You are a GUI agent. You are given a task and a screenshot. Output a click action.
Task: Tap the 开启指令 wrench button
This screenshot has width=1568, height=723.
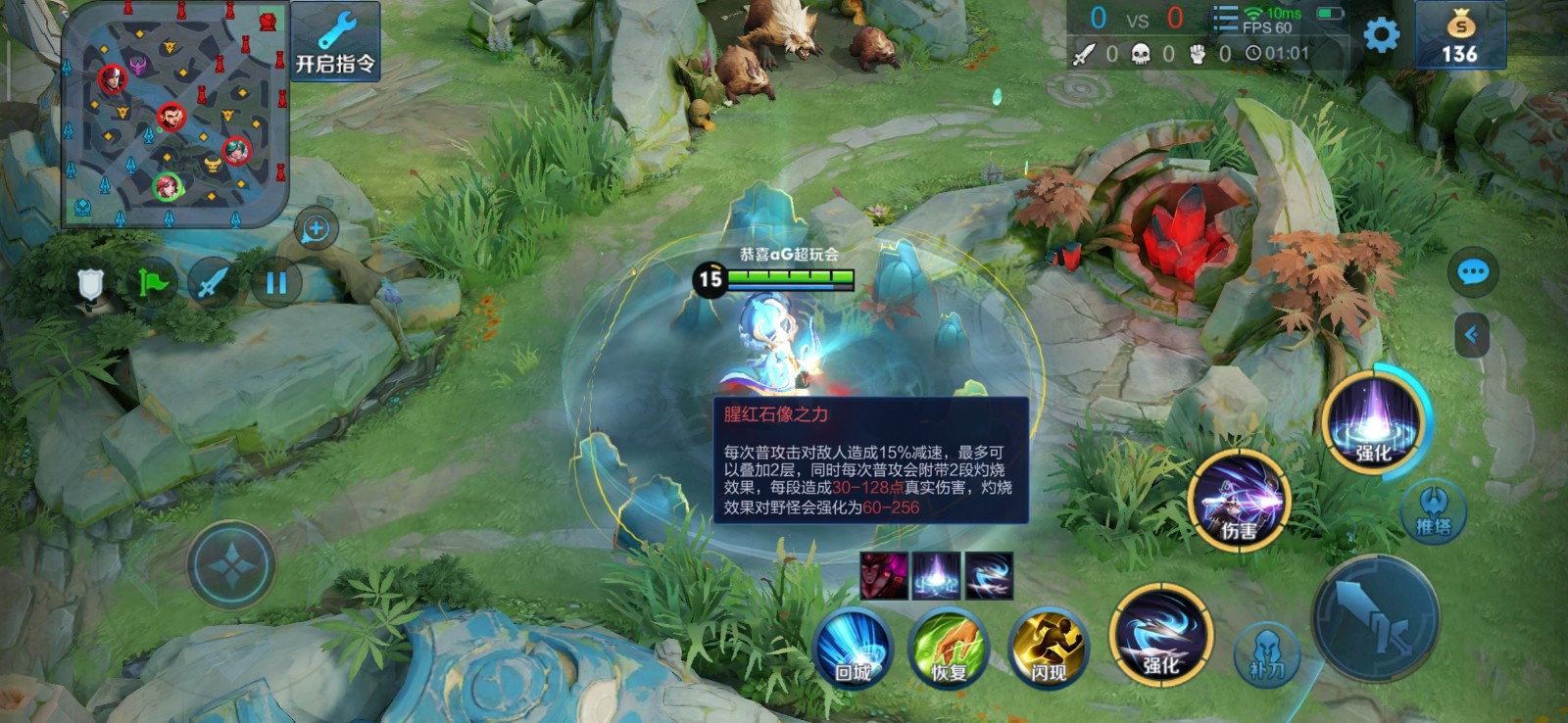point(335,41)
